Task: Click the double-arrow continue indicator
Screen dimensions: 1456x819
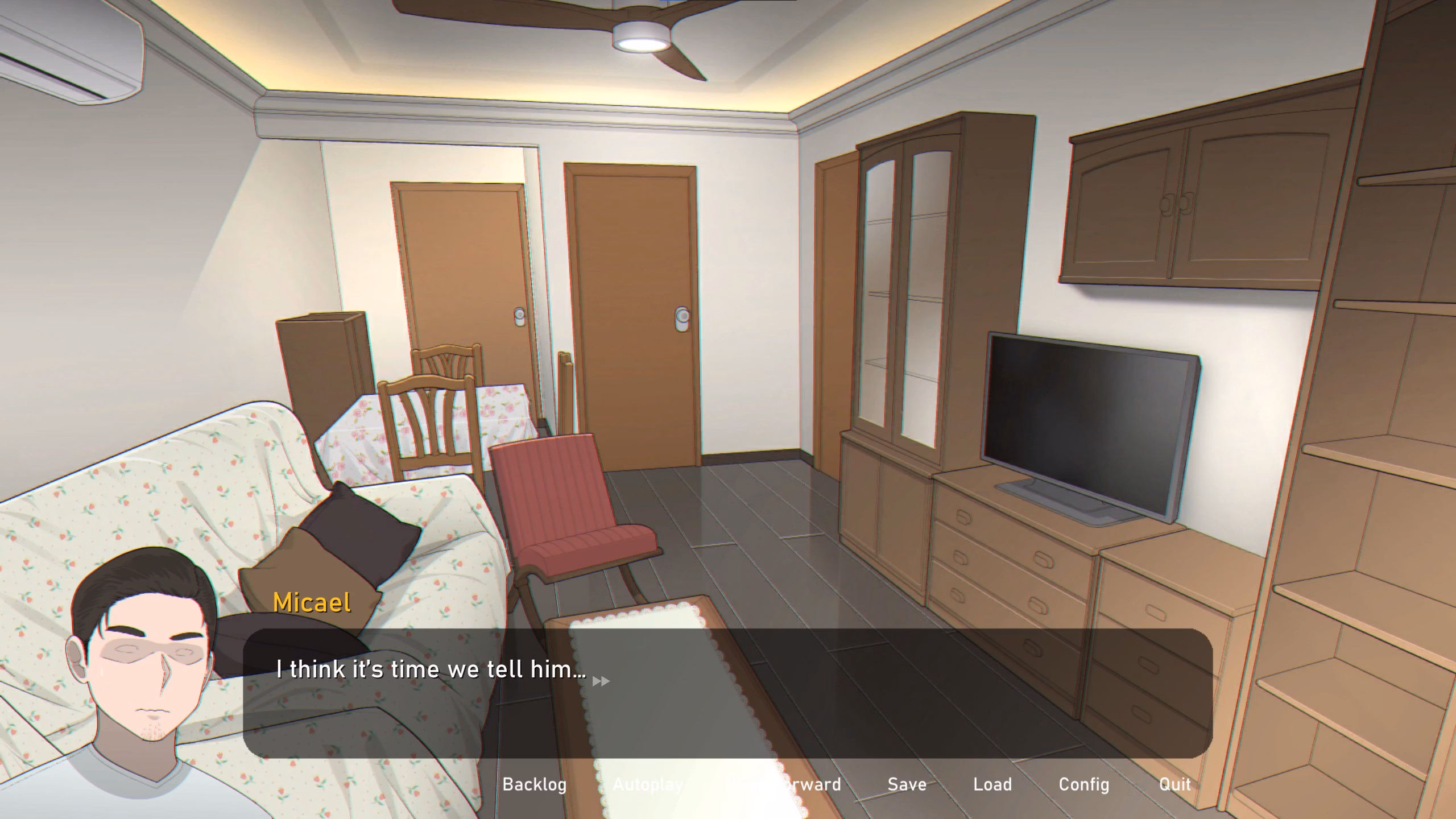Action: pyautogui.click(x=601, y=680)
